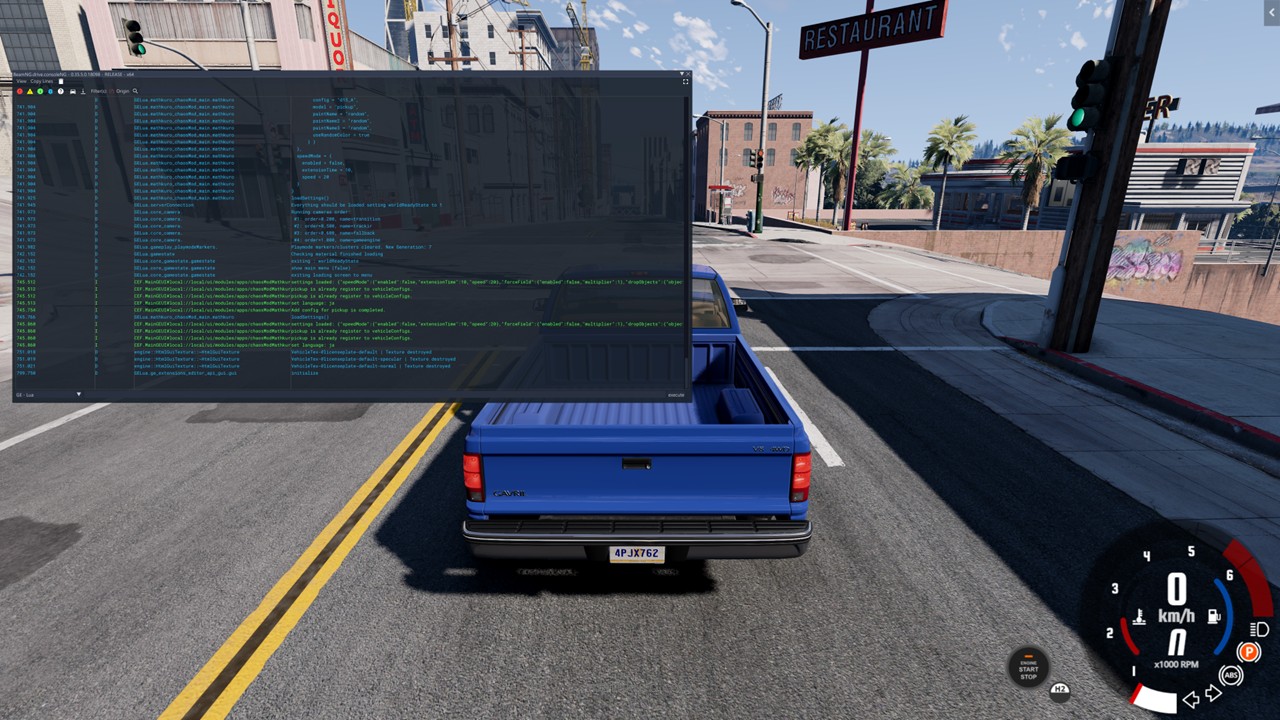The image size is (1280, 720).
Task: Toggle the red error filter icon
Action: click(19, 91)
